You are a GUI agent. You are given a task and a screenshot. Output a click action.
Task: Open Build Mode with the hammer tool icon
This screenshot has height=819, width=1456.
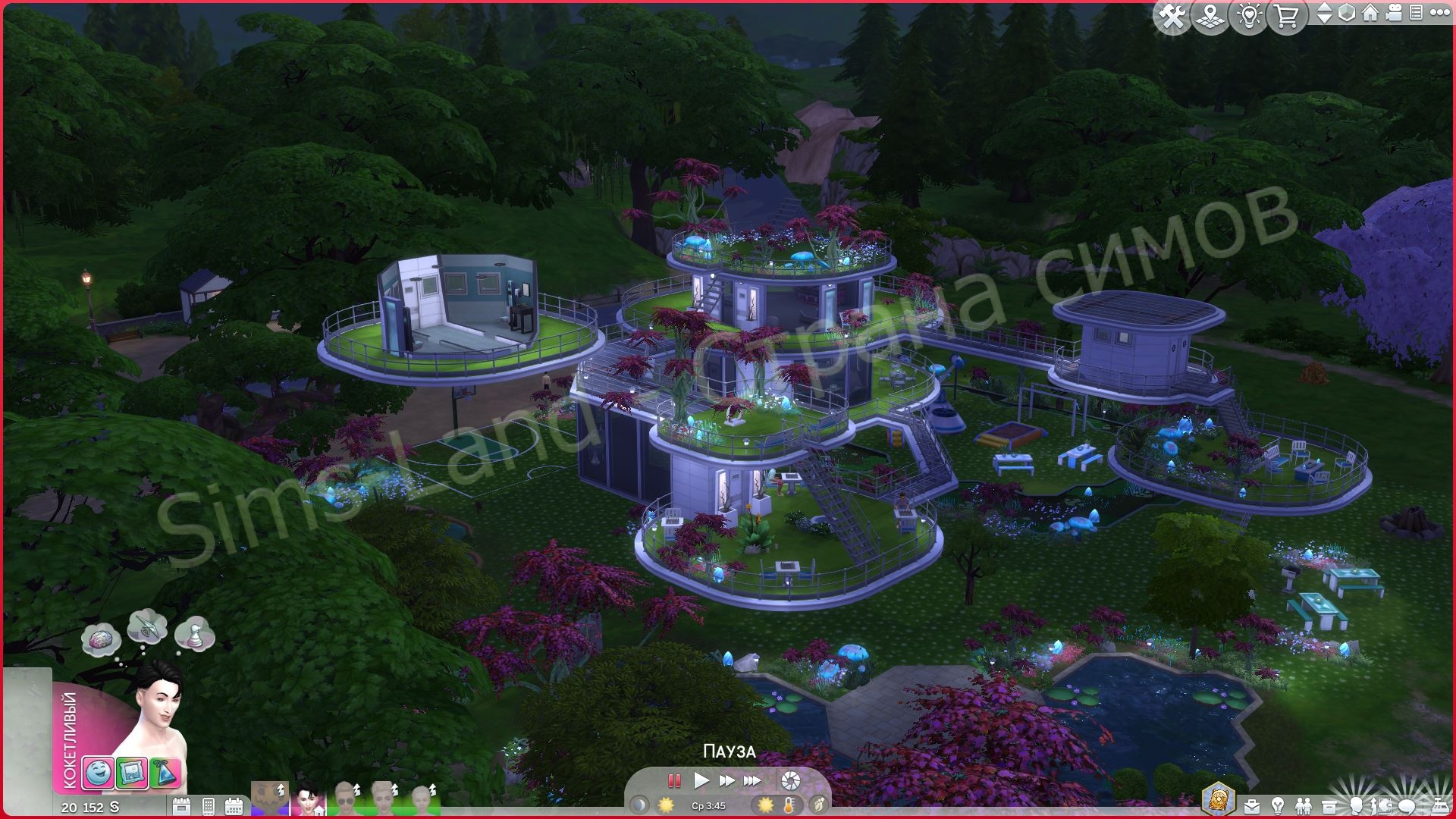[x=1173, y=14]
